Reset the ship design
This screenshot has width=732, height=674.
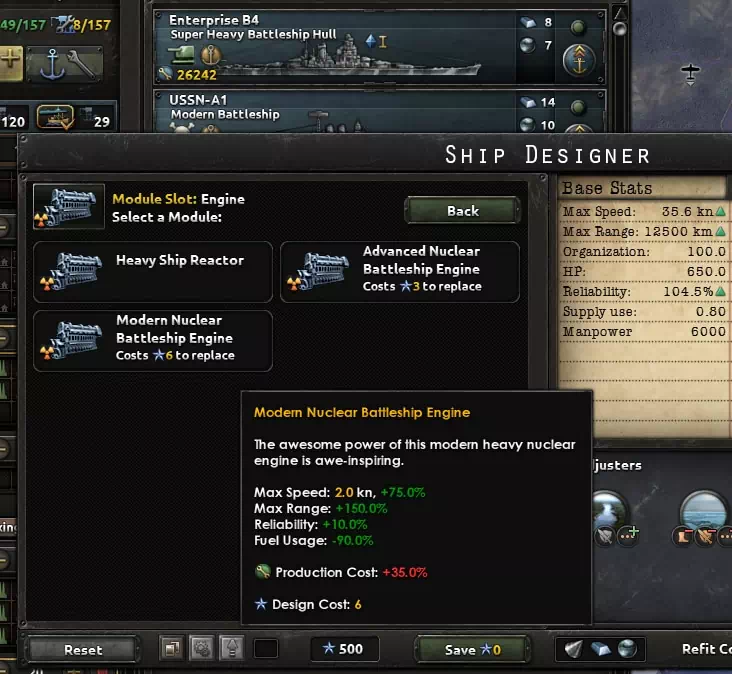[83, 649]
